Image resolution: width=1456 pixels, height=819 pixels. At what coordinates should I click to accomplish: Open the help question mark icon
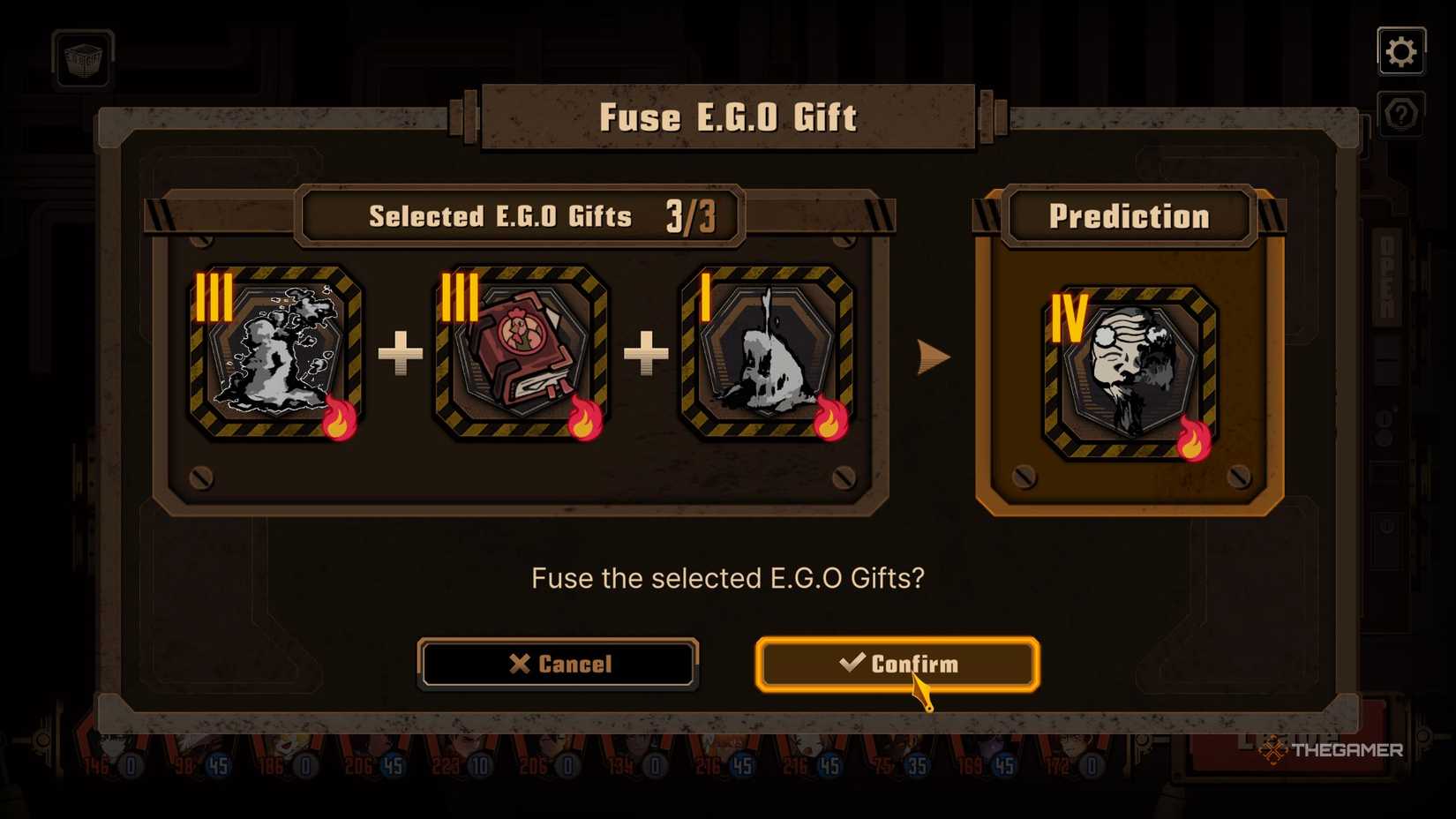[1401, 113]
